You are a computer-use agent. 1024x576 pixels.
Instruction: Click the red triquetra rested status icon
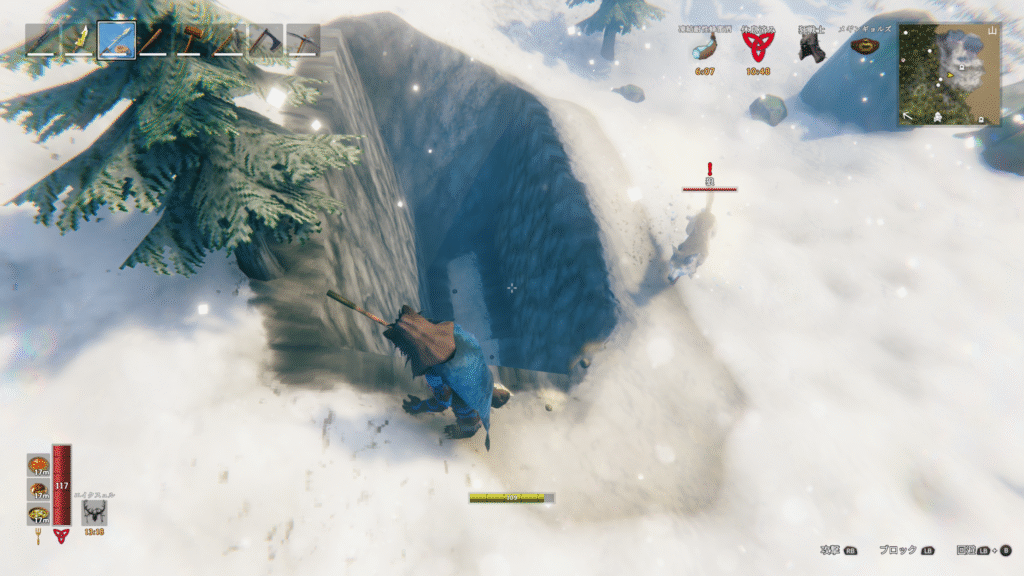[x=757, y=47]
